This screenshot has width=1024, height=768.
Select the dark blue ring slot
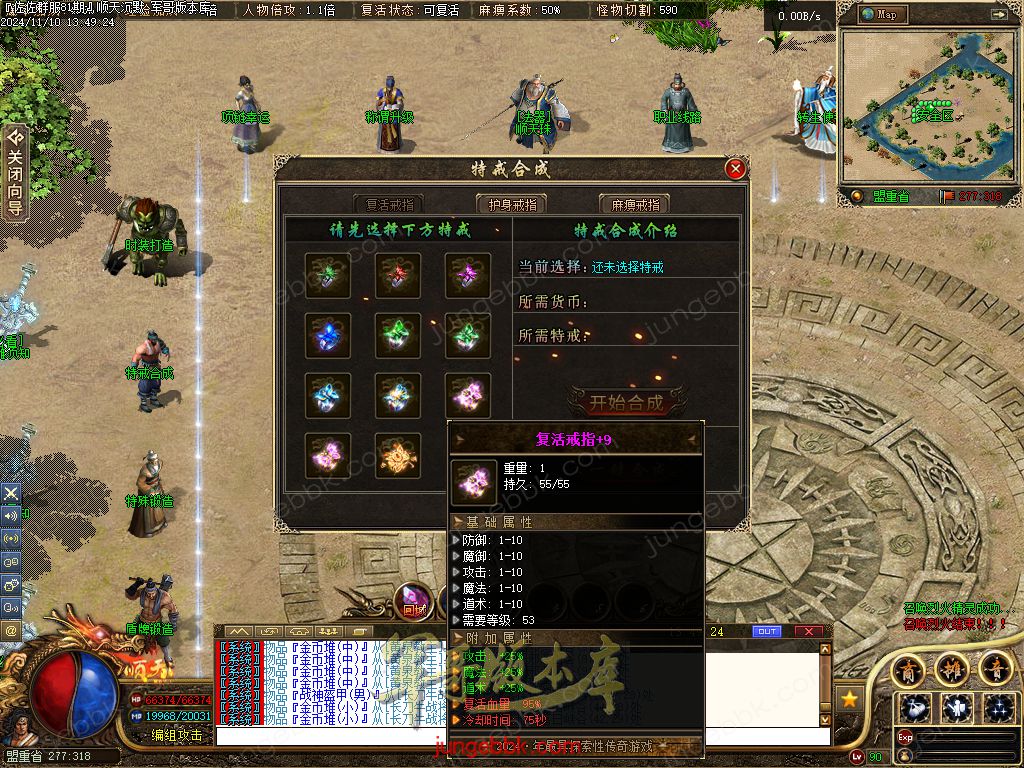coord(328,336)
